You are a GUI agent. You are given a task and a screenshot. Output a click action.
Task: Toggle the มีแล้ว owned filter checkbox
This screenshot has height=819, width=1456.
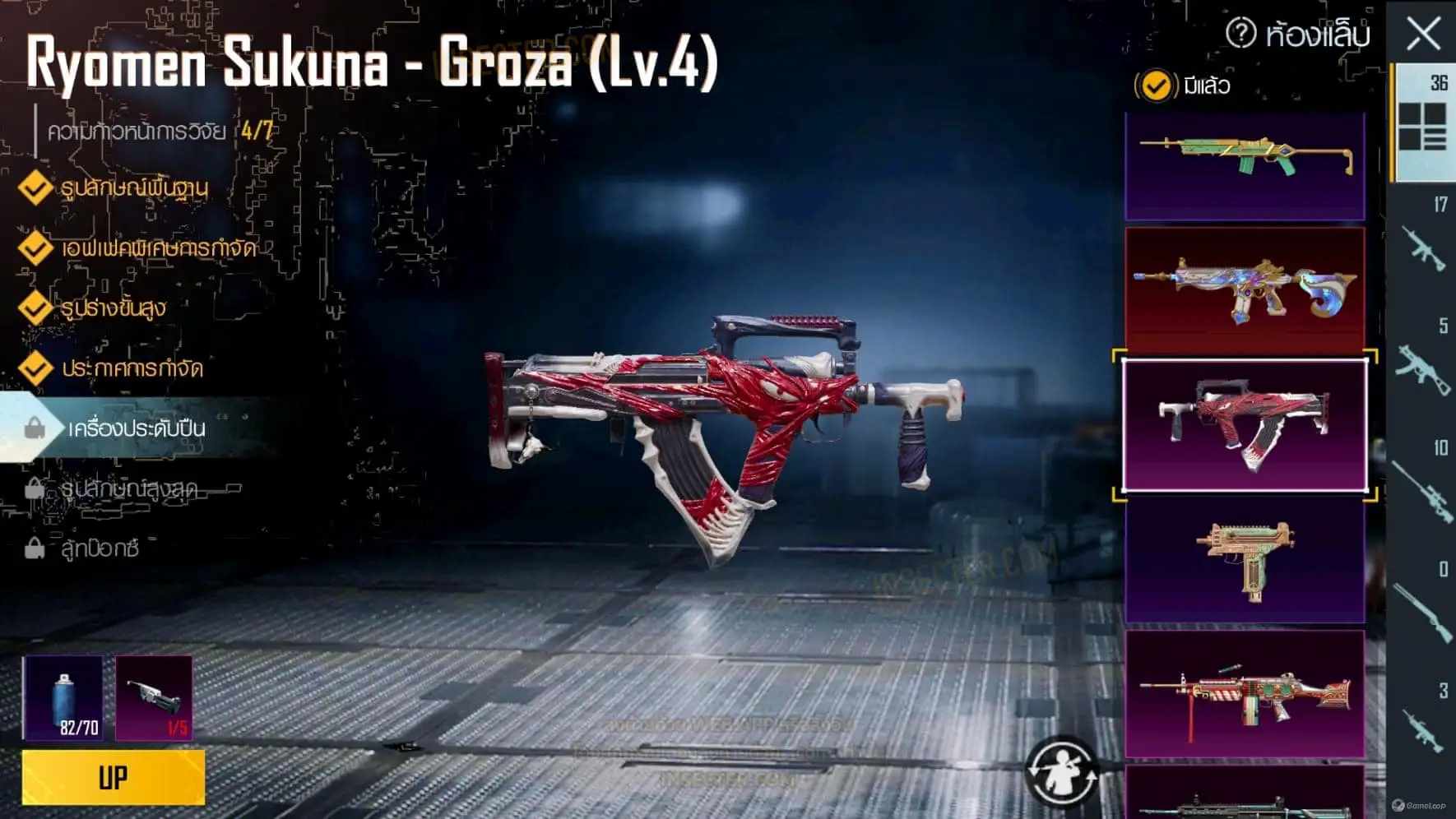point(1156,86)
